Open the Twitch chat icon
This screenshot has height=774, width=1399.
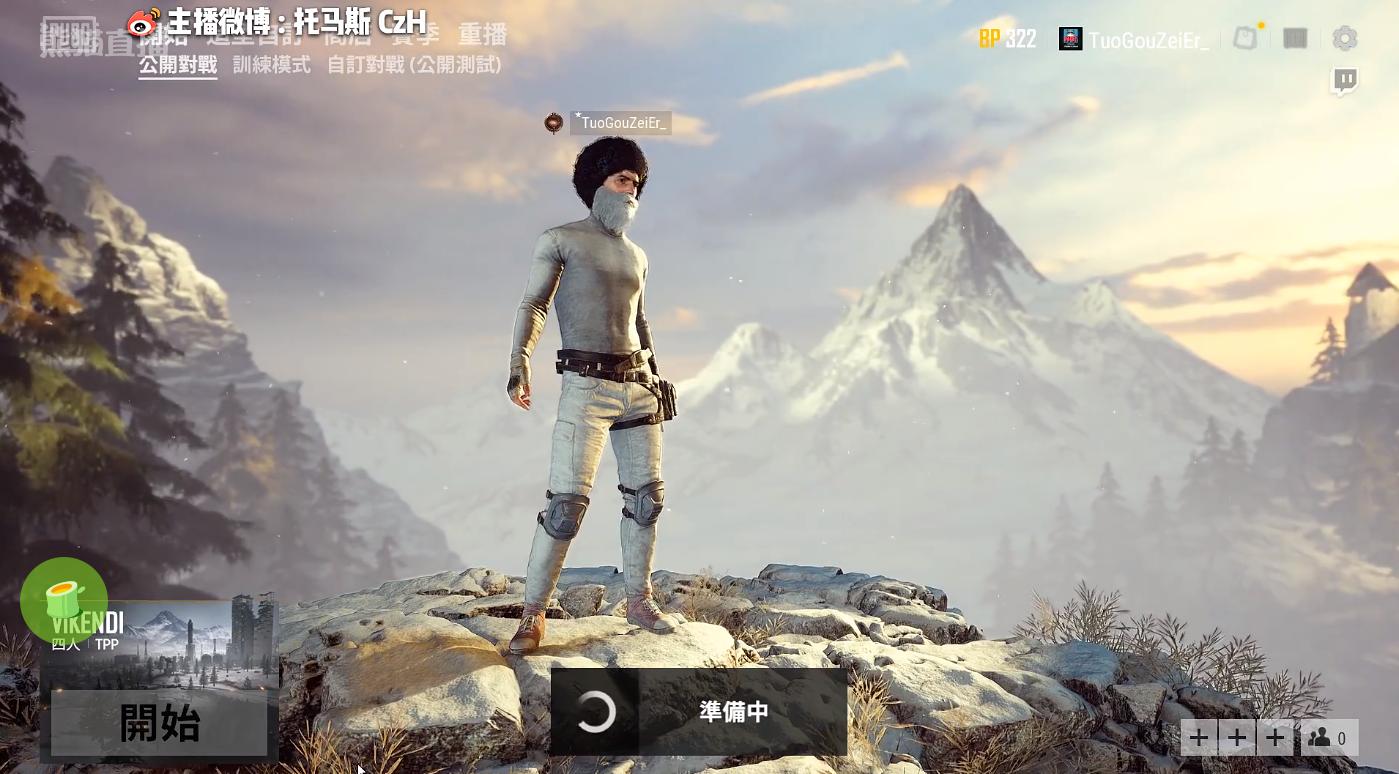click(1345, 80)
